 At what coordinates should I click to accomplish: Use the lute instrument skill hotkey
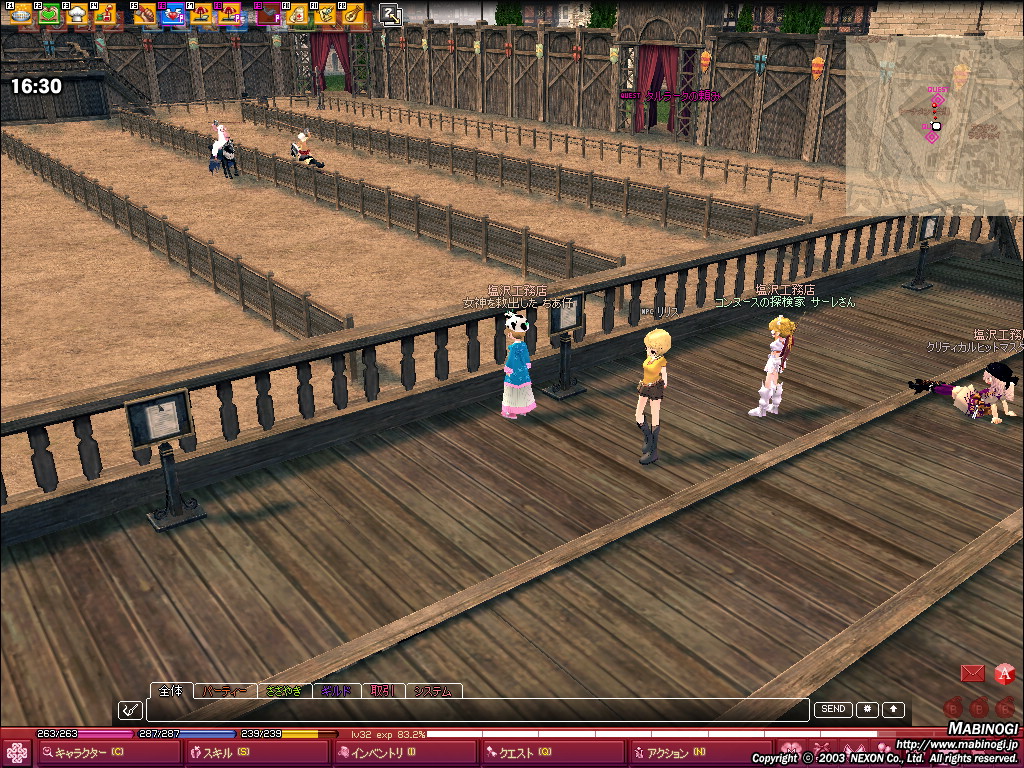354,14
